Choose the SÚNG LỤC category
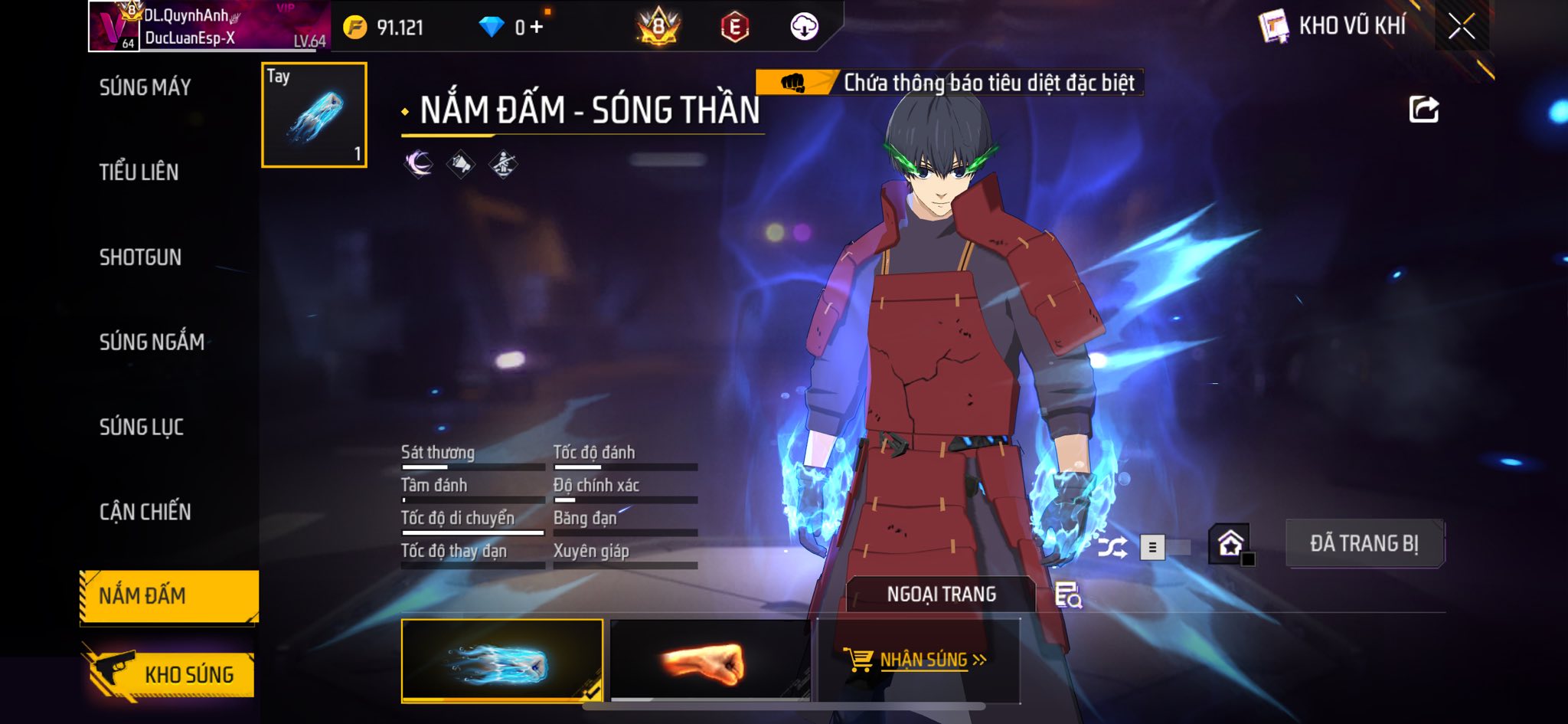This screenshot has width=1568, height=724. [x=142, y=427]
